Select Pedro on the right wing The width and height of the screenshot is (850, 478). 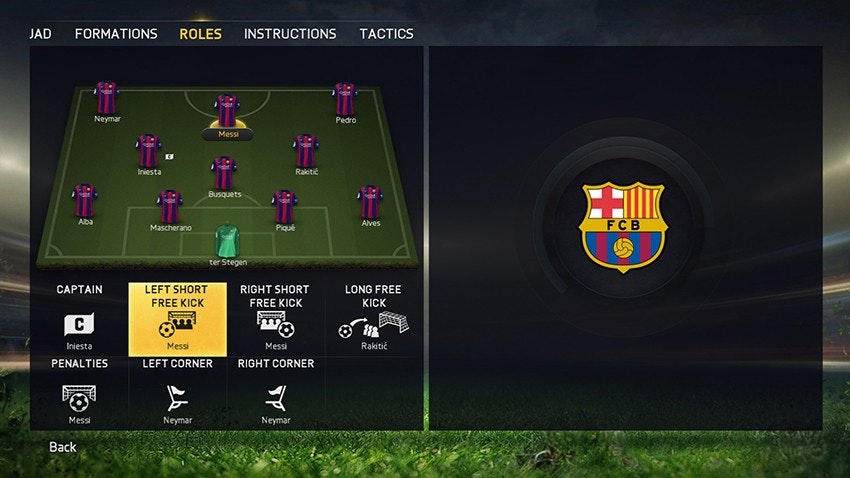345,98
